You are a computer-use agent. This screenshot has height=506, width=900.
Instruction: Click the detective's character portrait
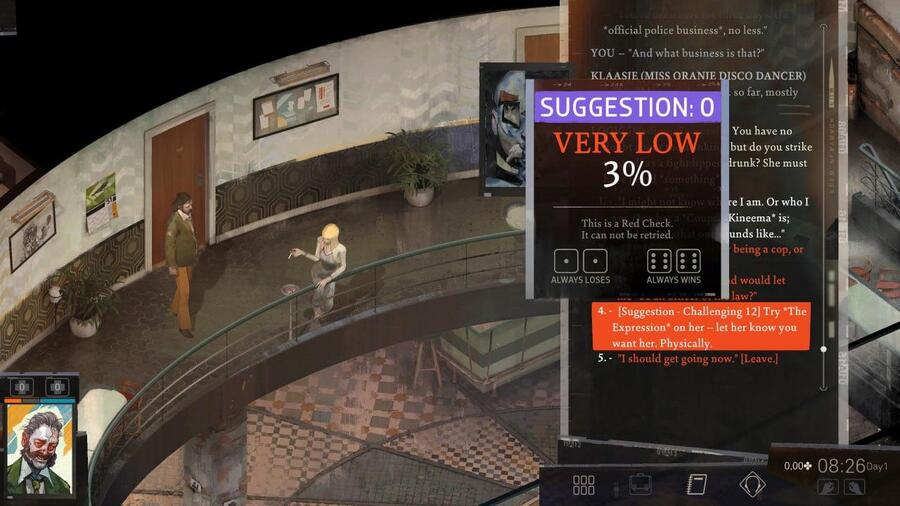pyautogui.click(x=42, y=450)
